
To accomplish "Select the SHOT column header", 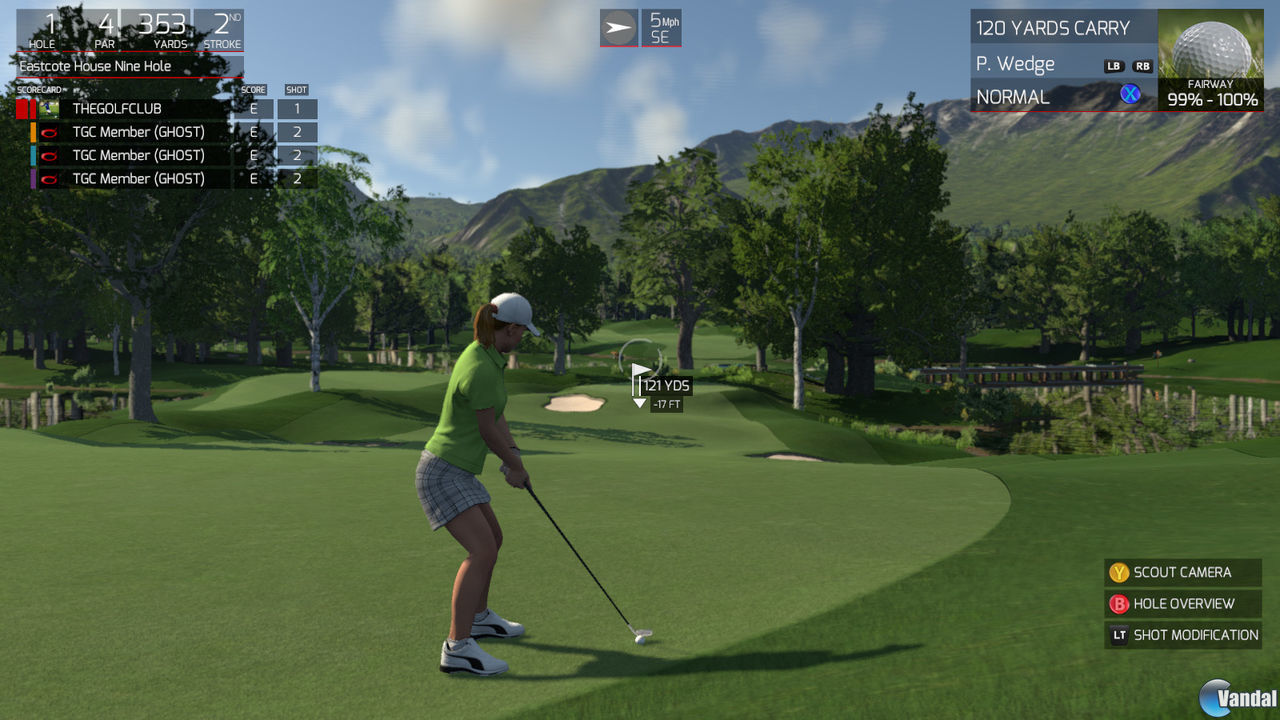I will (x=296, y=89).
